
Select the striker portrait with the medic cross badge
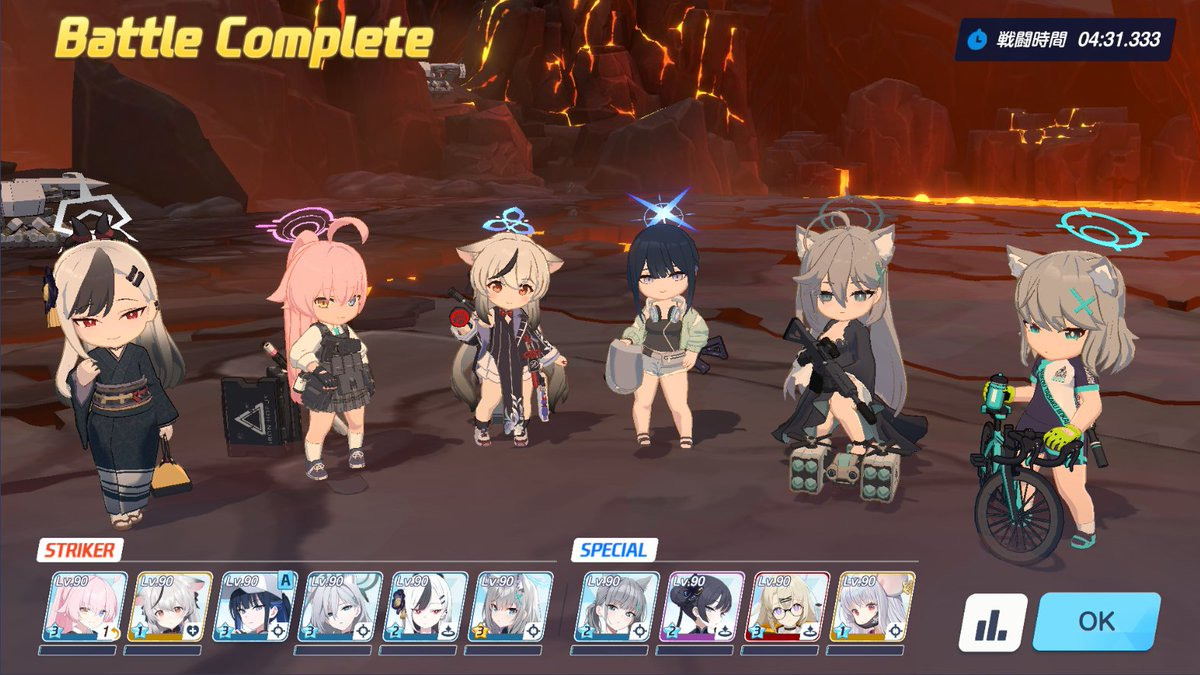pos(170,606)
